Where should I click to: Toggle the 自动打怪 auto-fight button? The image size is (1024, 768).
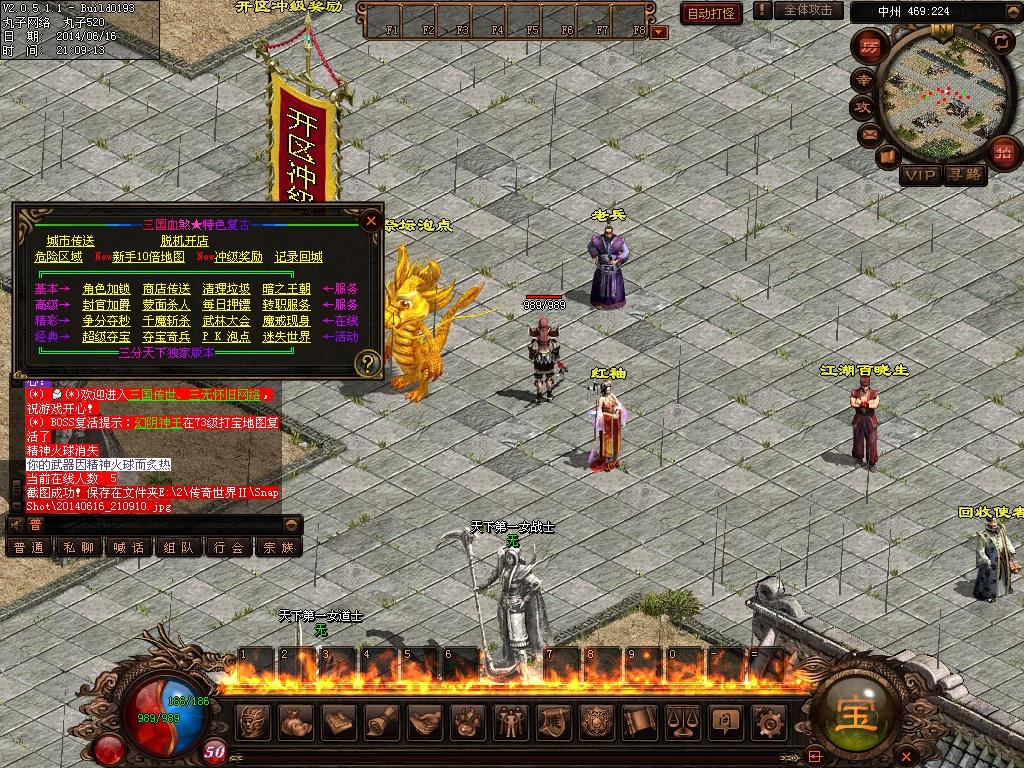[x=712, y=13]
